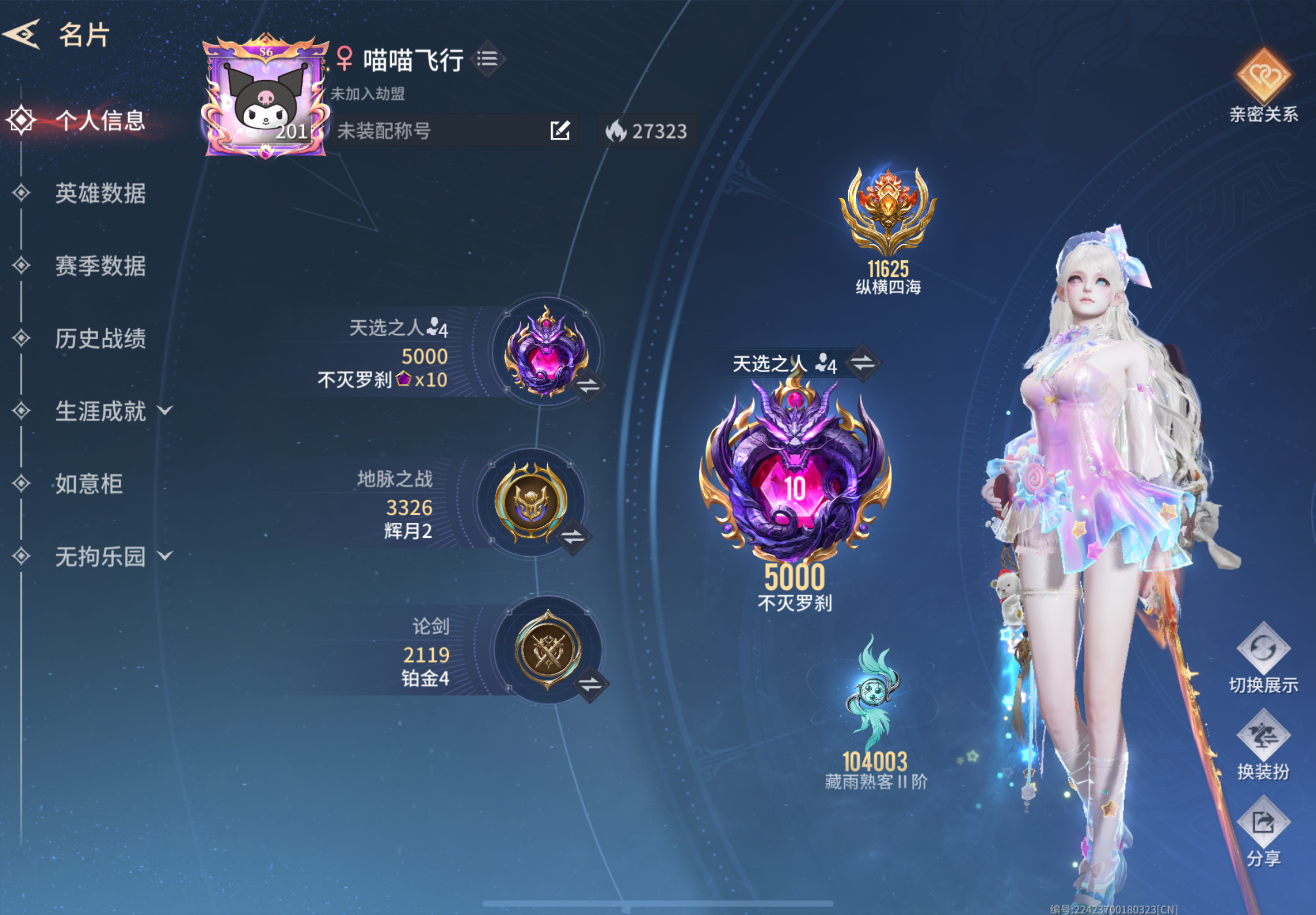Expand the 无拘乐园 section

[x=100, y=554]
